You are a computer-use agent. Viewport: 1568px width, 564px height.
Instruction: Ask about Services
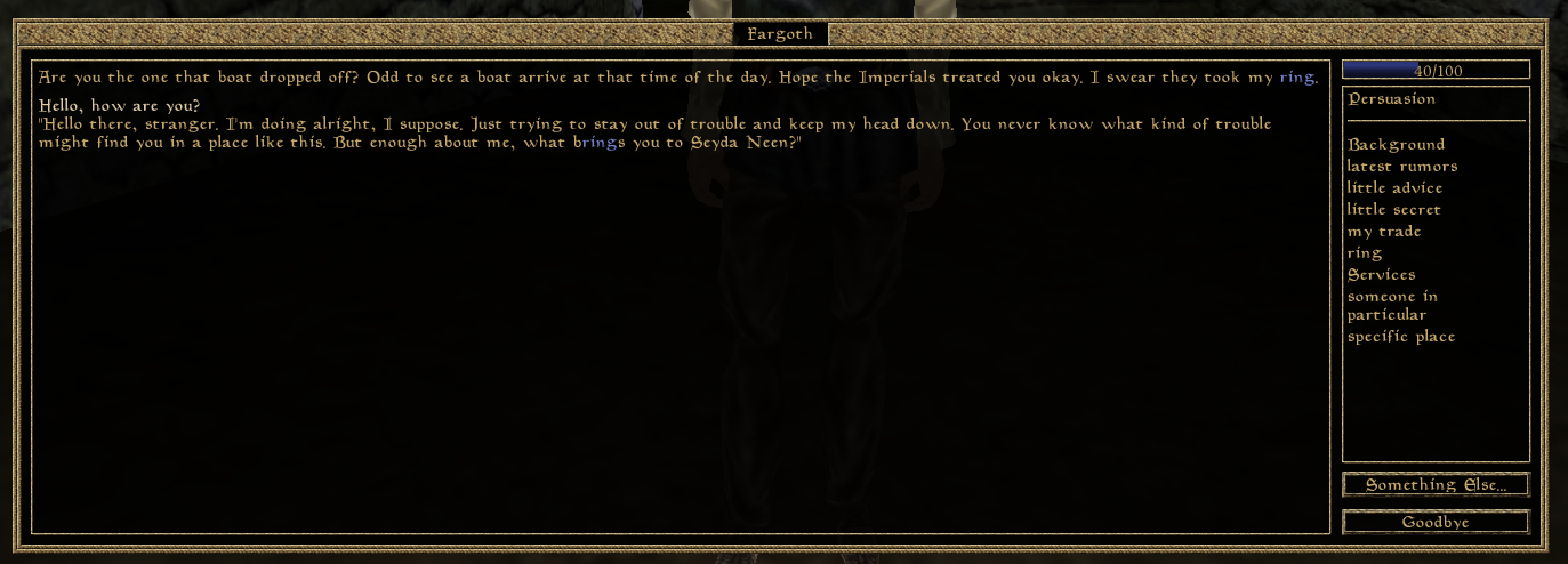[1381, 275]
